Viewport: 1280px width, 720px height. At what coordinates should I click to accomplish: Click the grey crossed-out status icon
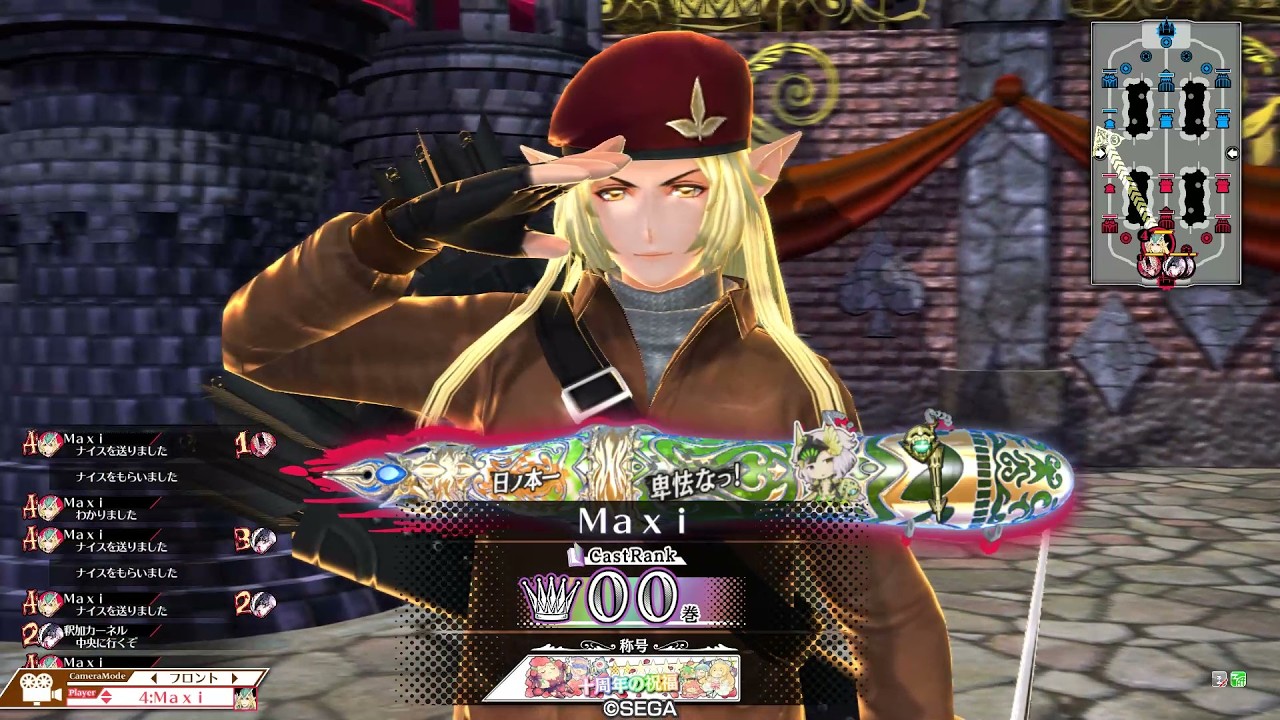(1220, 679)
